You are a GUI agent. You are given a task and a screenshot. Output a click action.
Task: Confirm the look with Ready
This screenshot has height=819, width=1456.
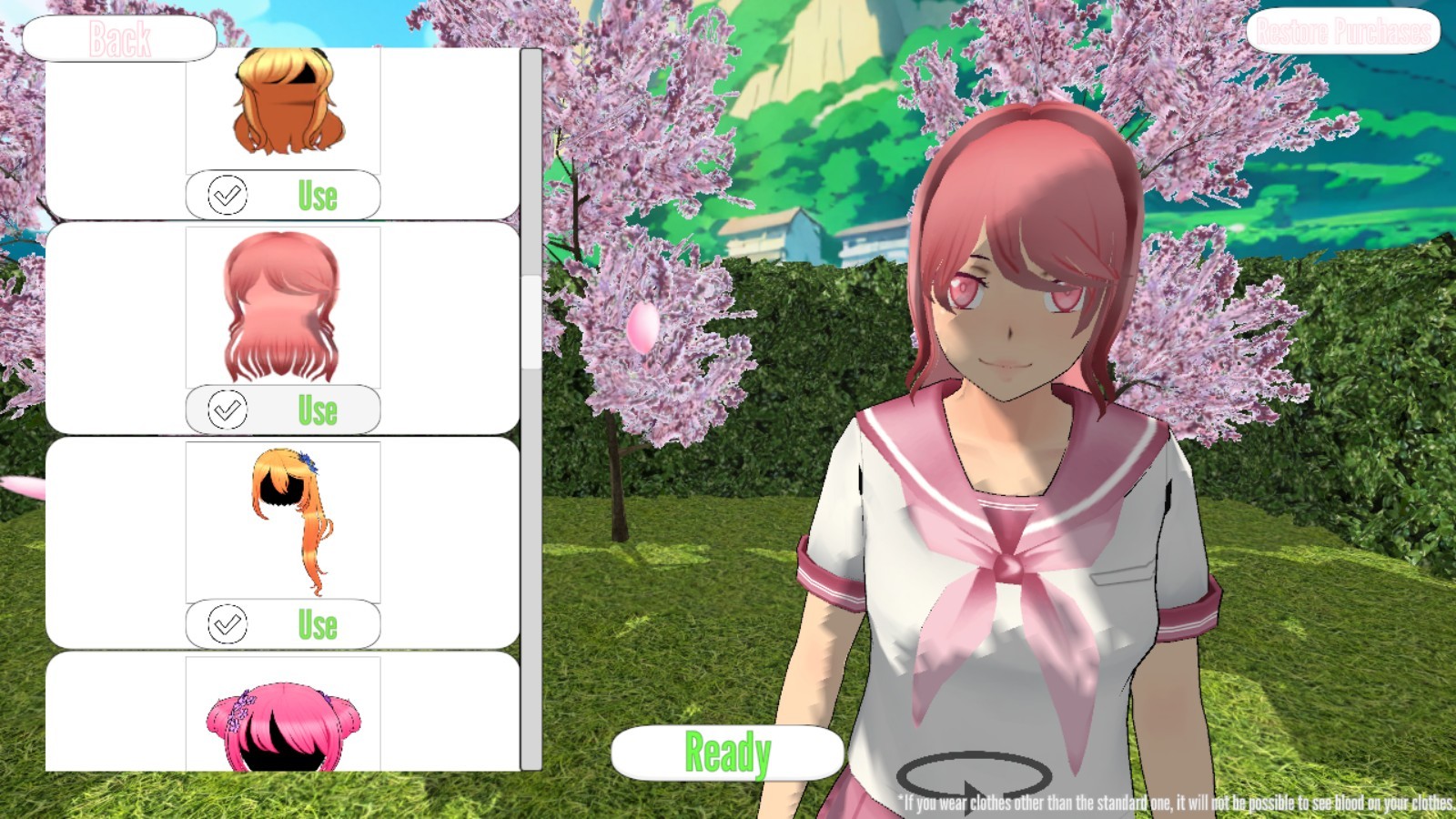(727, 753)
